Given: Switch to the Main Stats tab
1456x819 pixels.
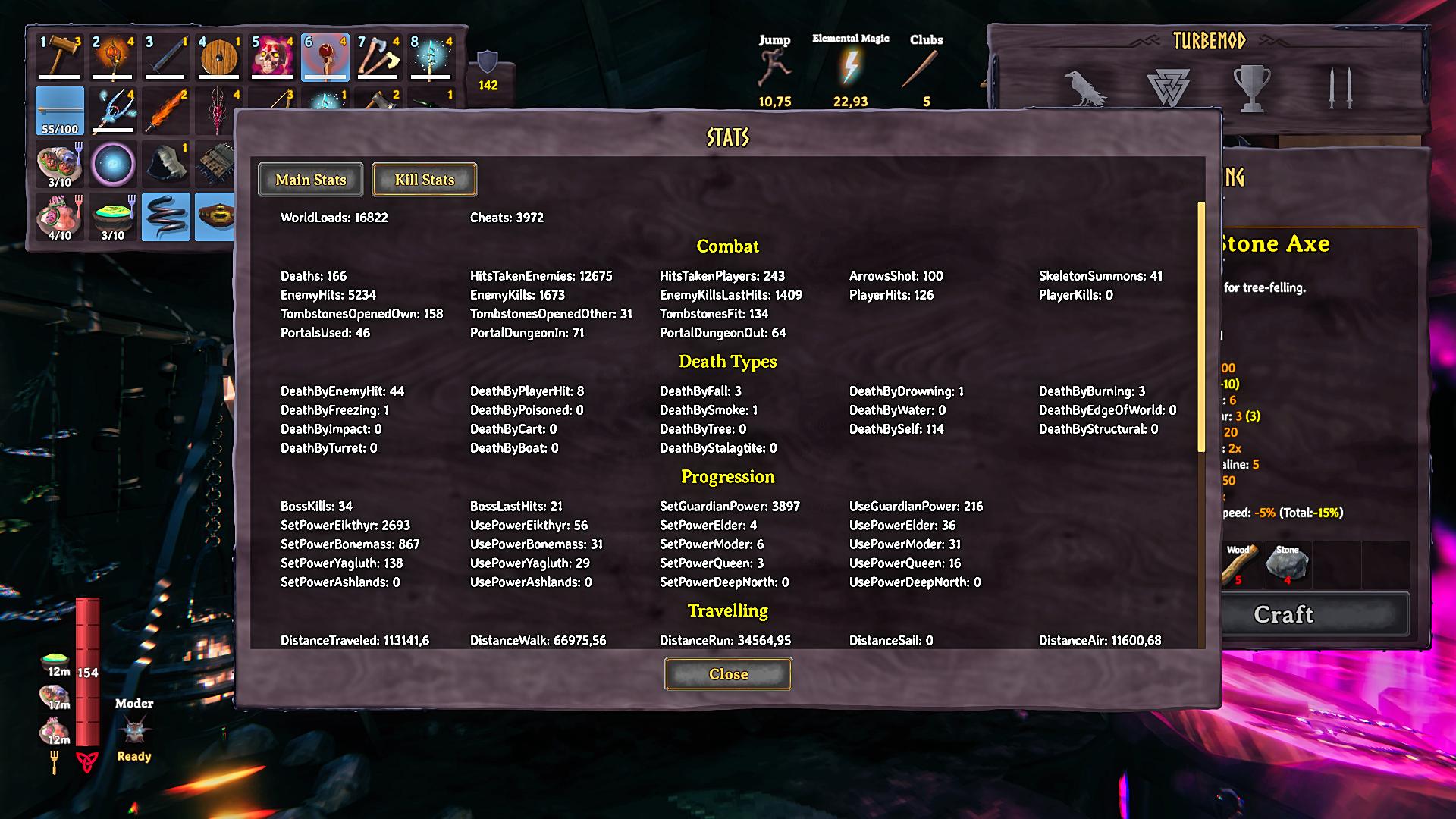Looking at the screenshot, I should (x=310, y=180).
